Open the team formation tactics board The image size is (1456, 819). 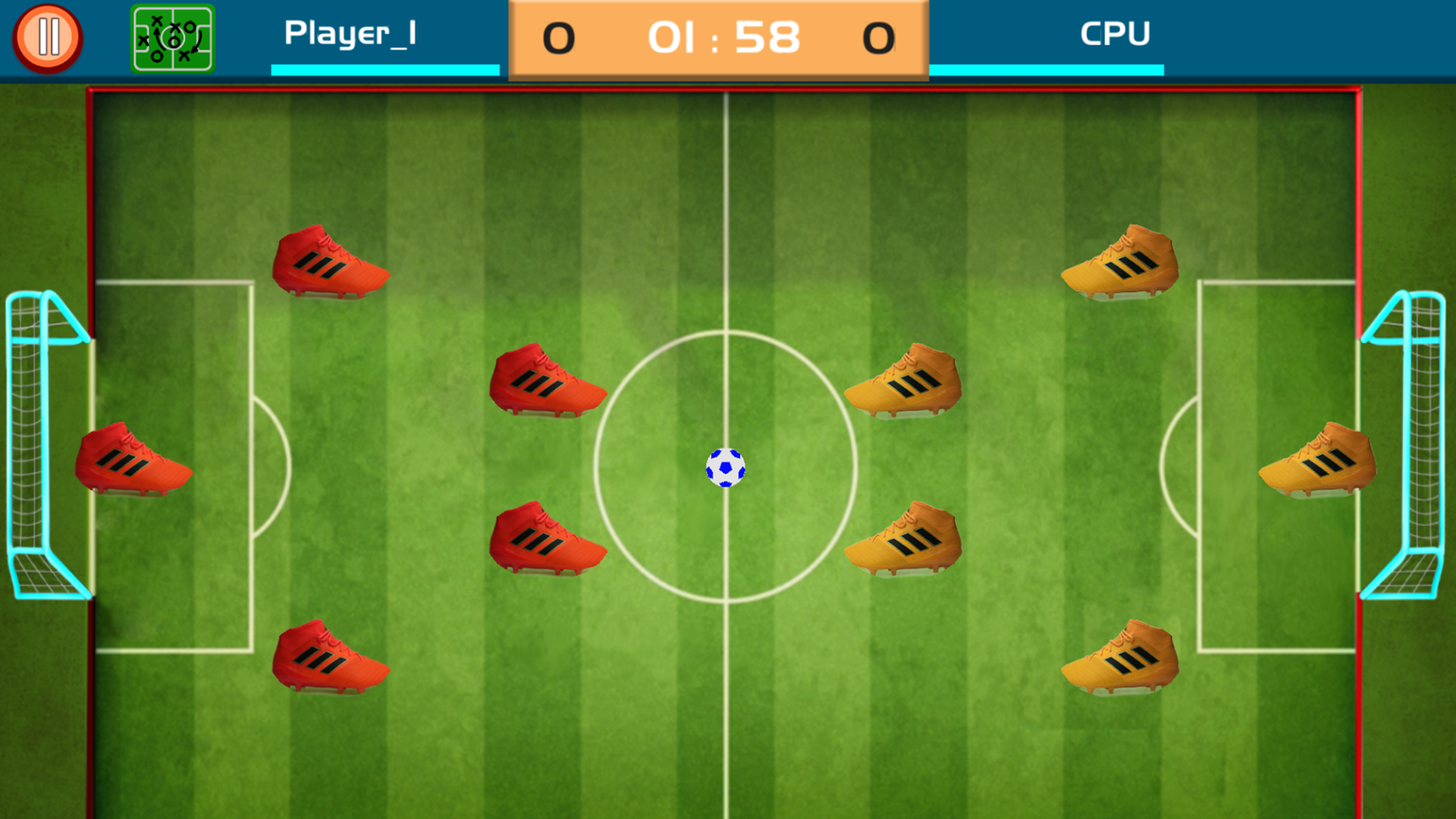(x=173, y=36)
